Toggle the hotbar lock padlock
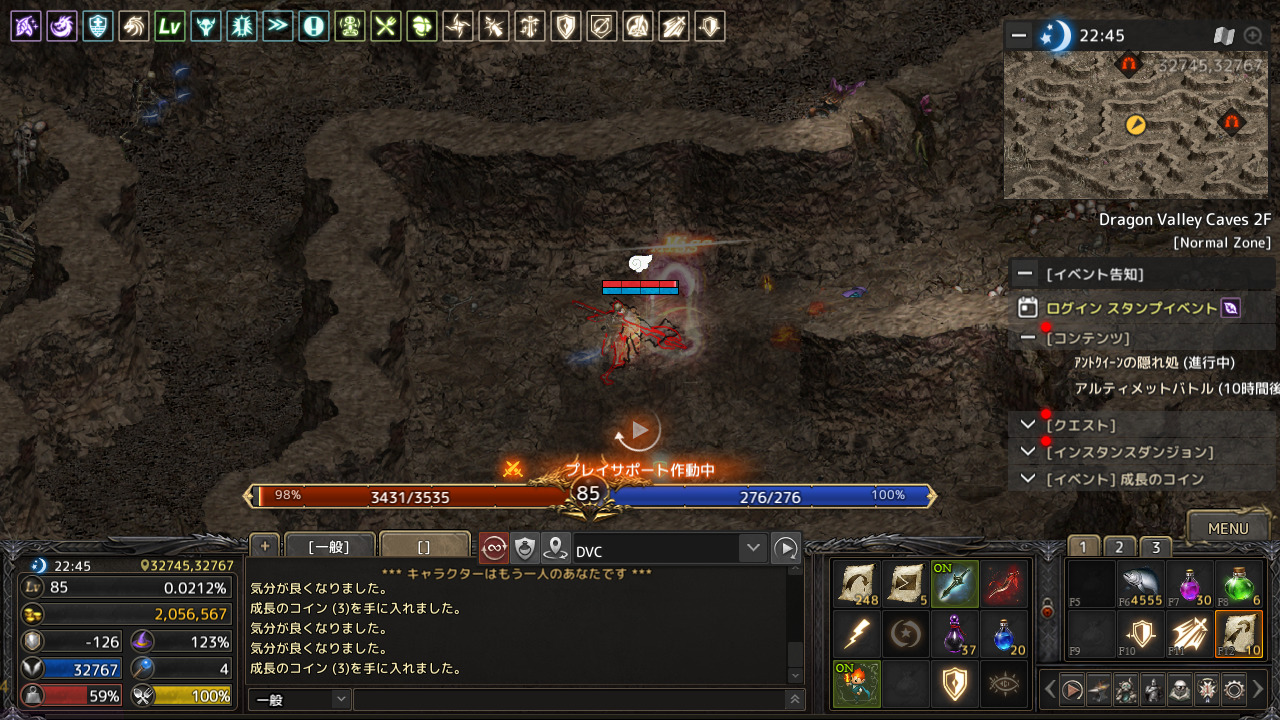The height and width of the screenshot is (720, 1280). pyautogui.click(x=1047, y=609)
